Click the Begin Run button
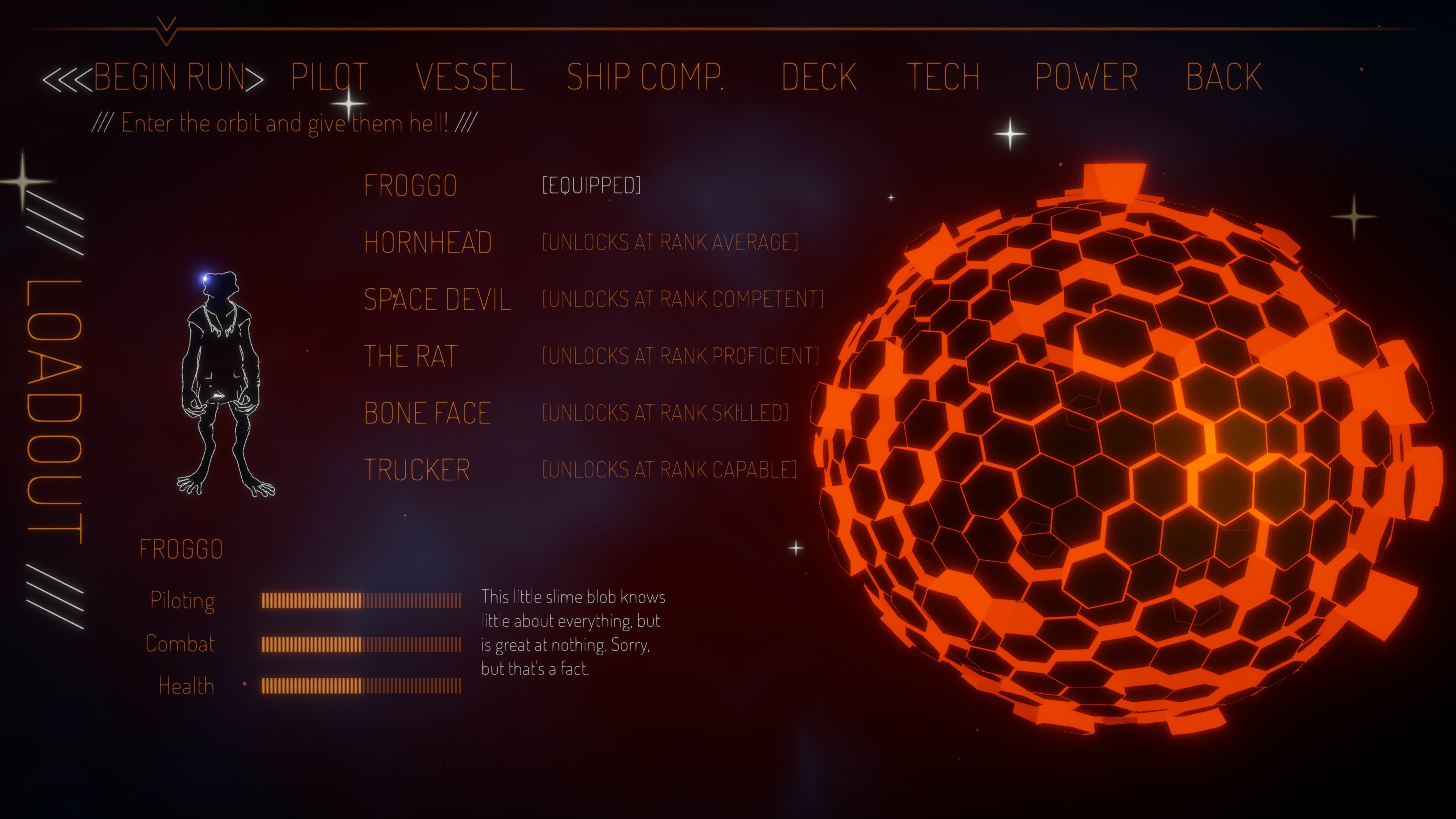This screenshot has width=1456, height=819. 169,77
